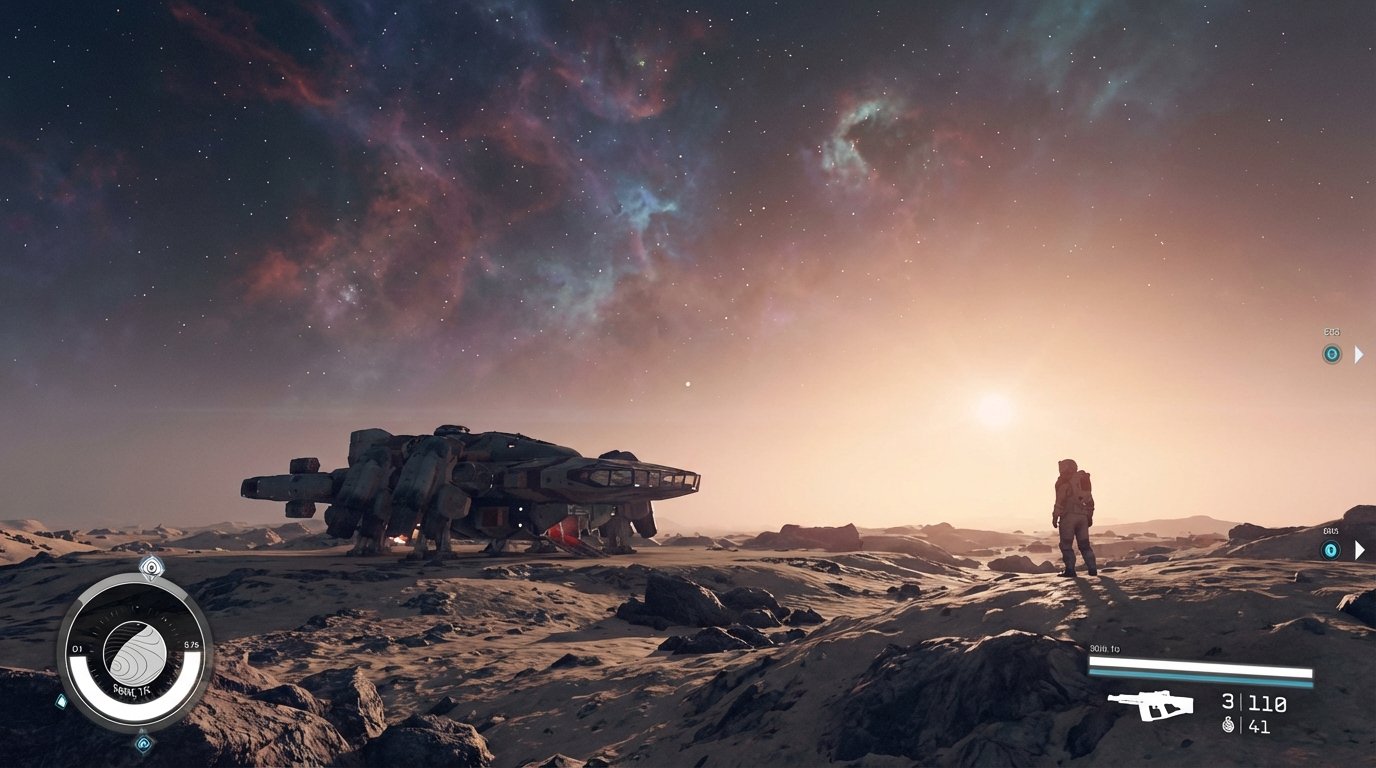Screen dimensions: 1376x768
Task: Open the scanner diamond icon above the compass
Action: (x=150, y=568)
